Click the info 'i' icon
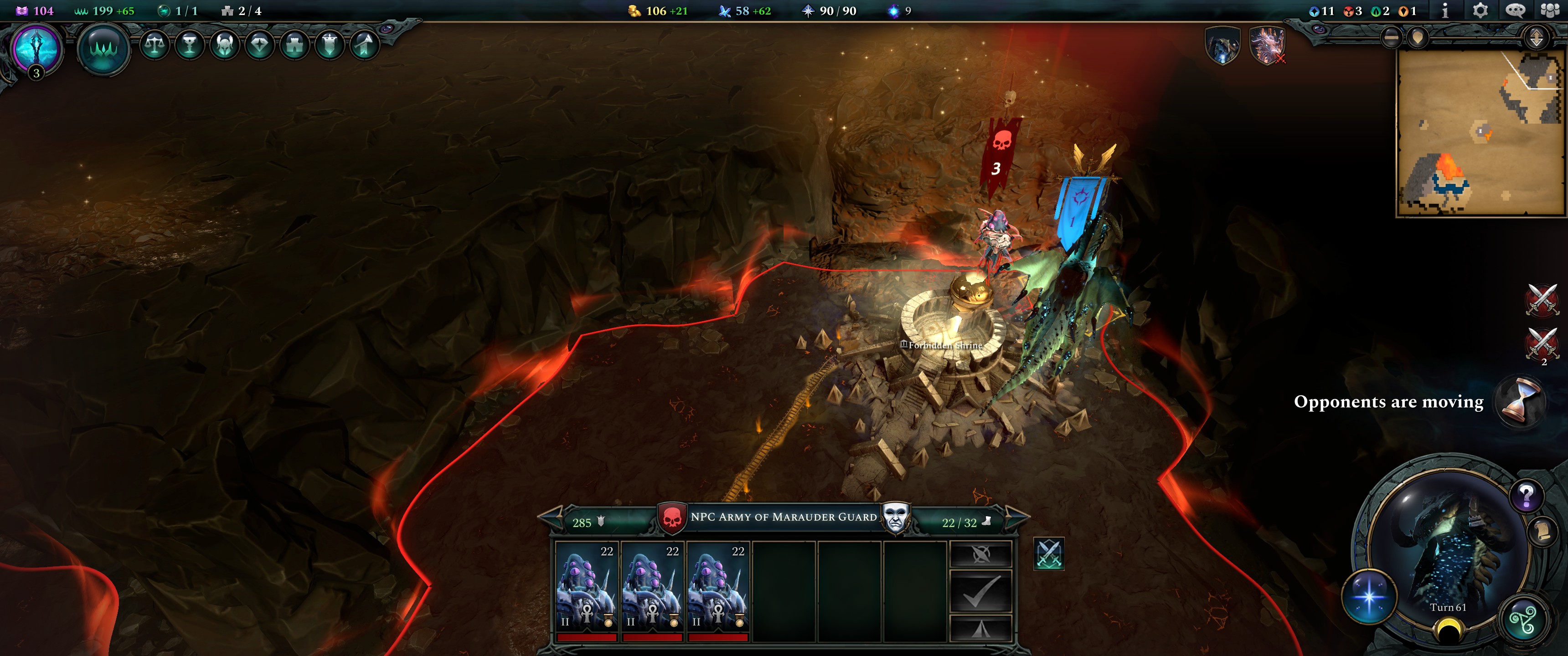Screen dimensions: 1568x656 coord(1445,10)
